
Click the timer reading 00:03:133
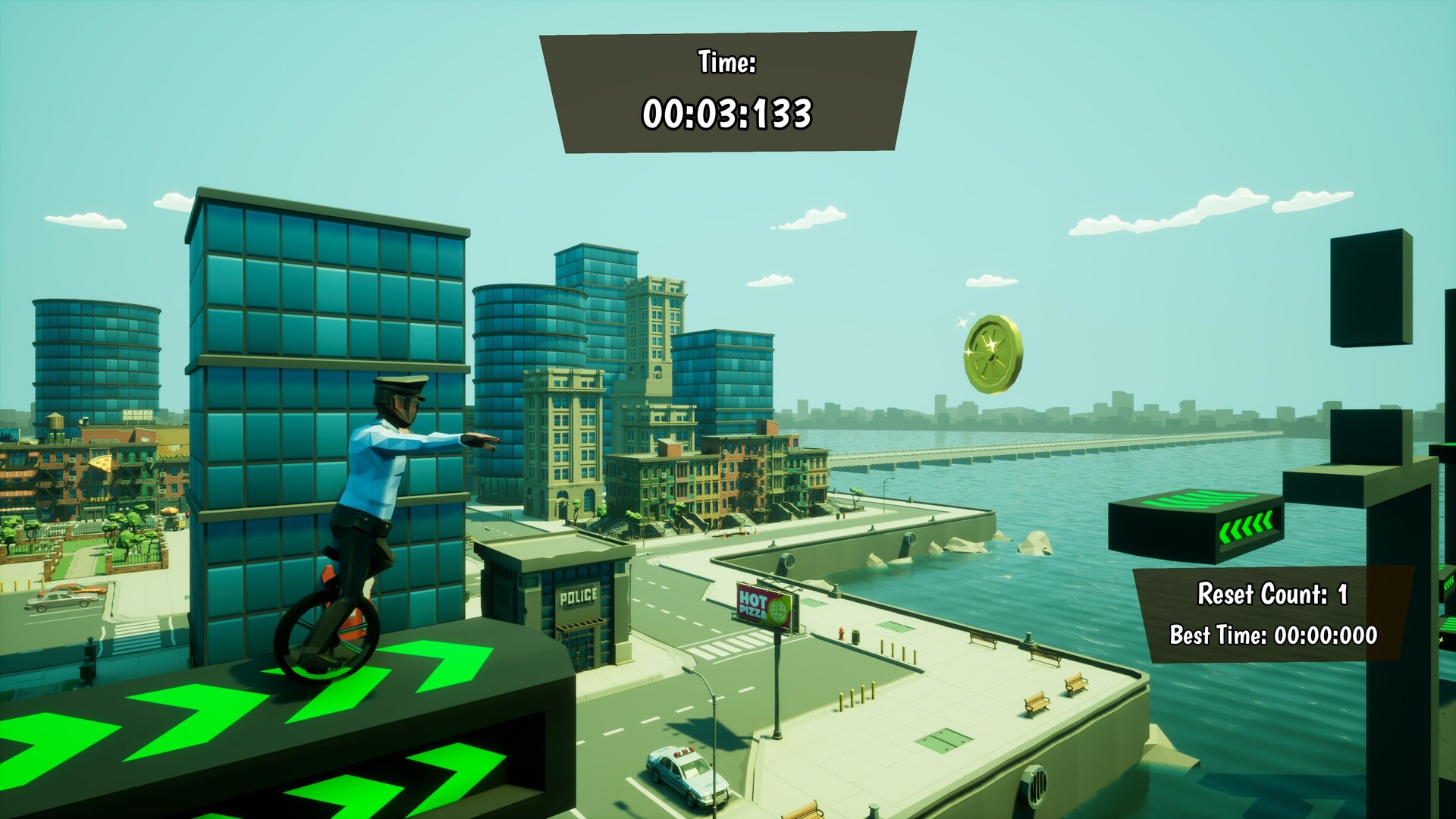730,115
